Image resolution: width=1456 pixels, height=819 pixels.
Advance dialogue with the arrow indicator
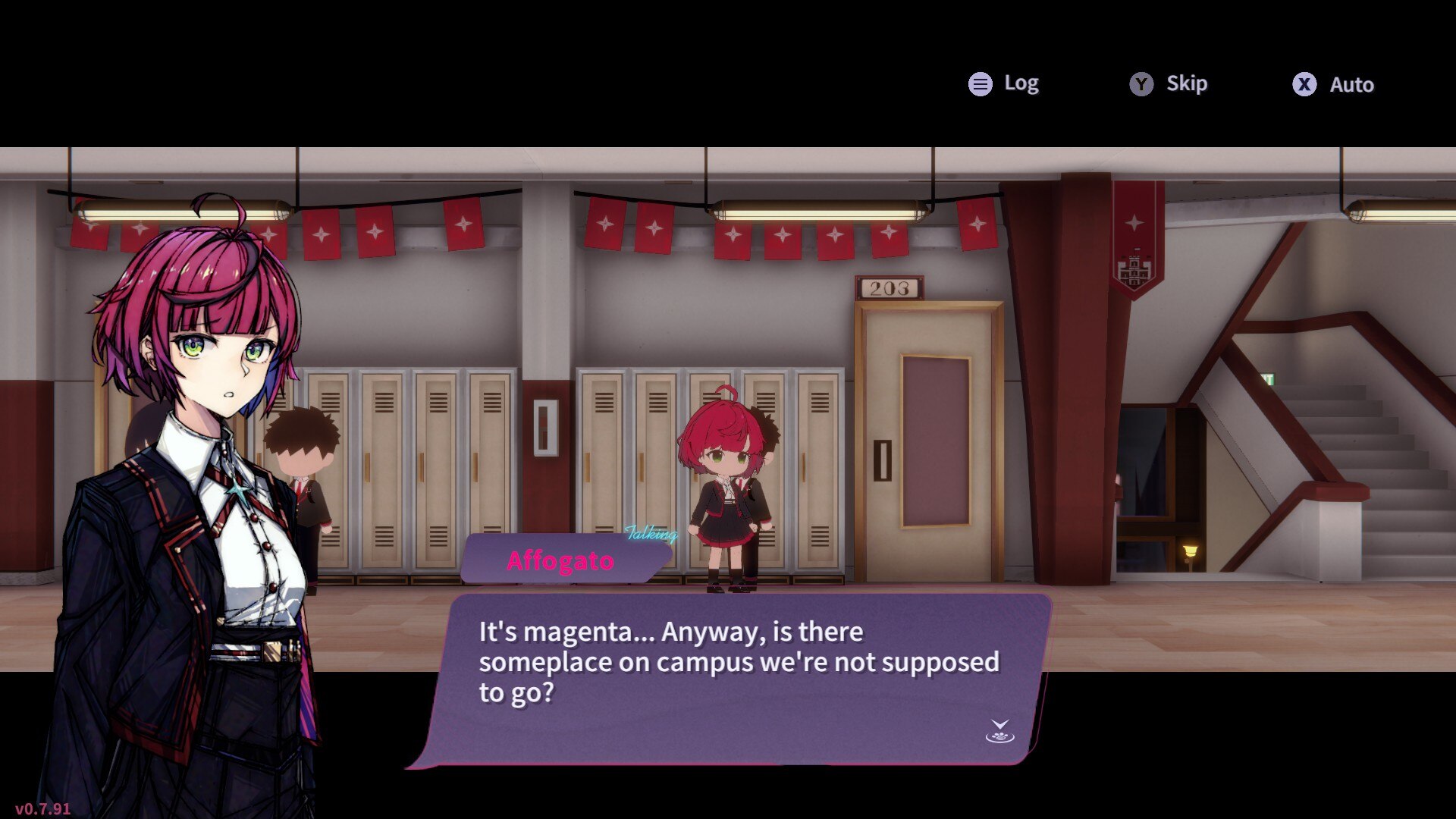(999, 731)
